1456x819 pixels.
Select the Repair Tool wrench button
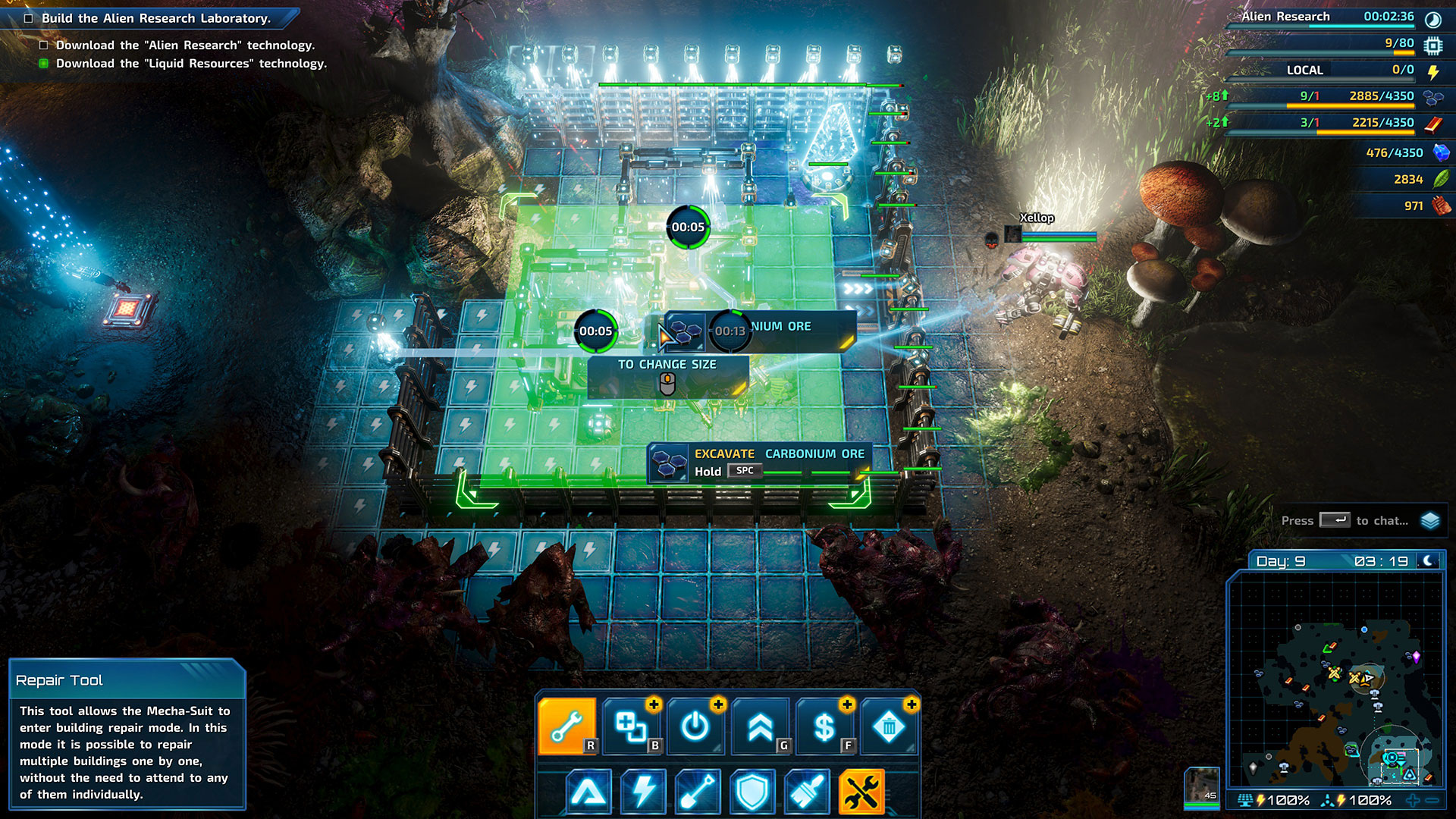[x=566, y=726]
